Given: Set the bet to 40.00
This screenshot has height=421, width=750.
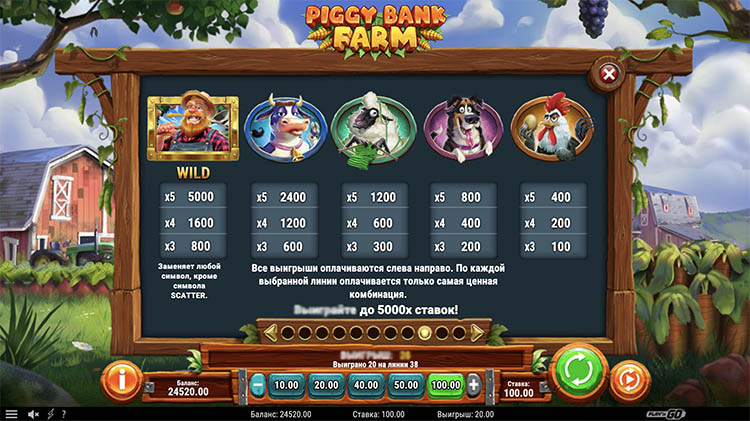Looking at the screenshot, I should click(367, 384).
